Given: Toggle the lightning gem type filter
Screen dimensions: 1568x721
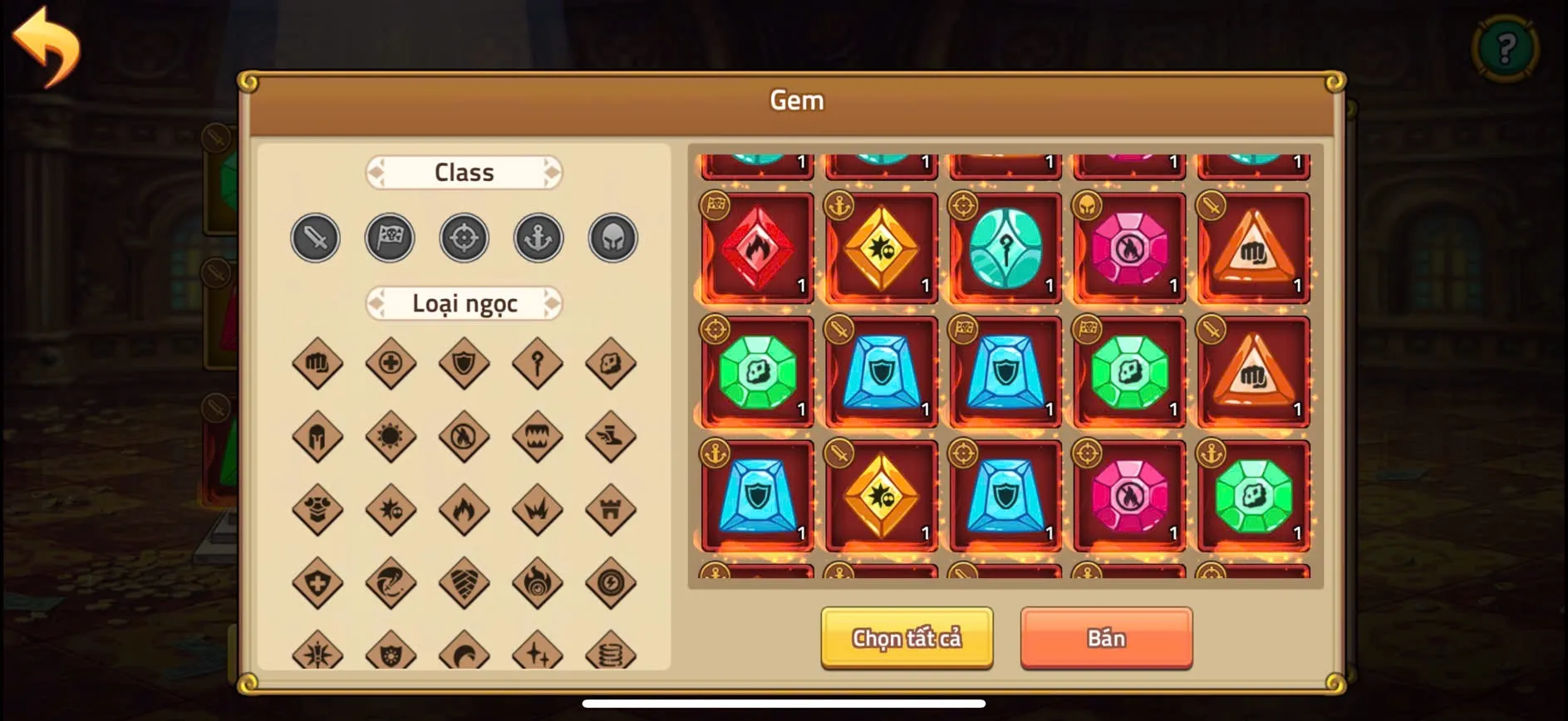Looking at the screenshot, I should click(x=611, y=584).
